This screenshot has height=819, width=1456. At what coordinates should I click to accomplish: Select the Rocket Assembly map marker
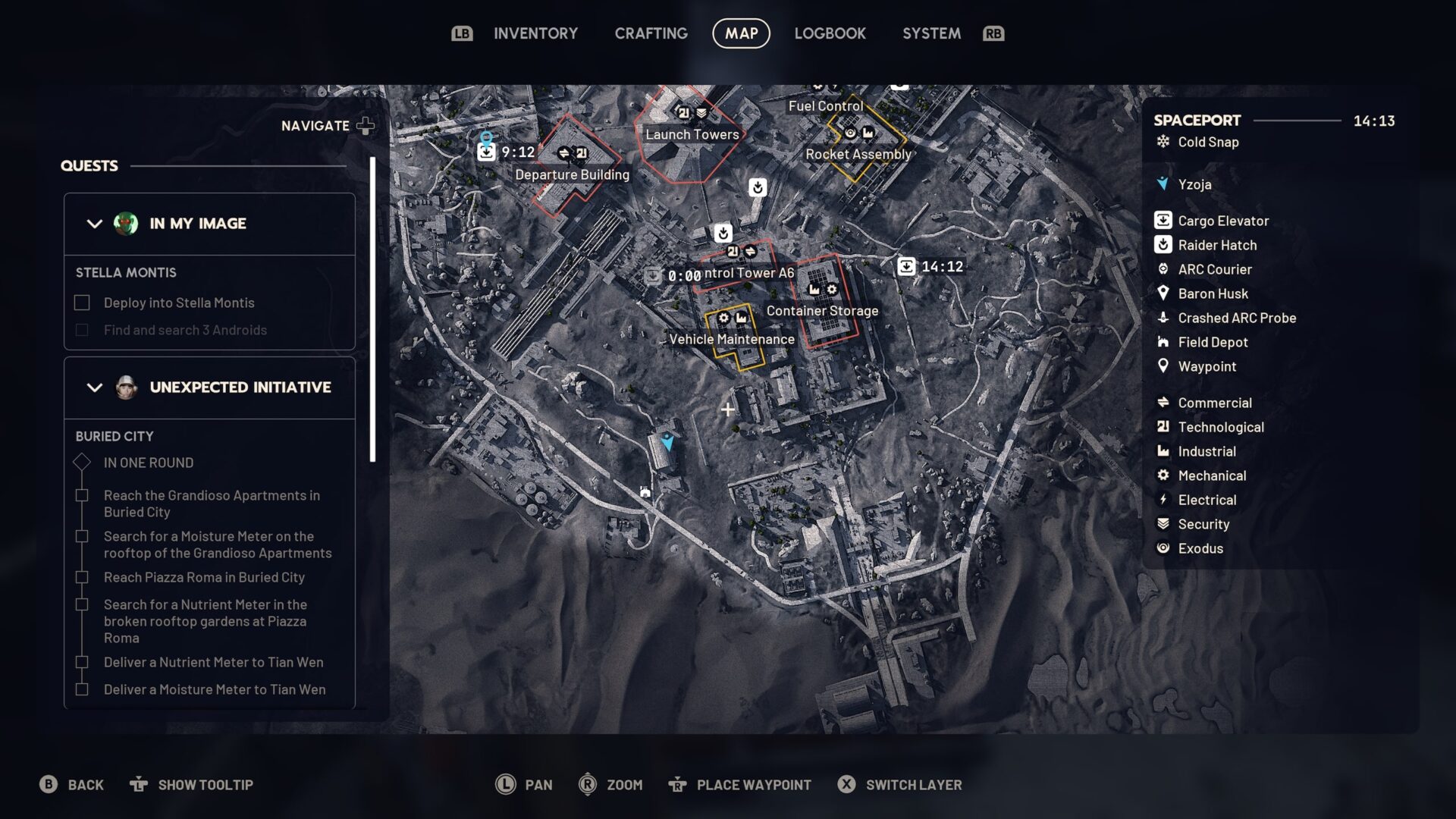click(858, 154)
